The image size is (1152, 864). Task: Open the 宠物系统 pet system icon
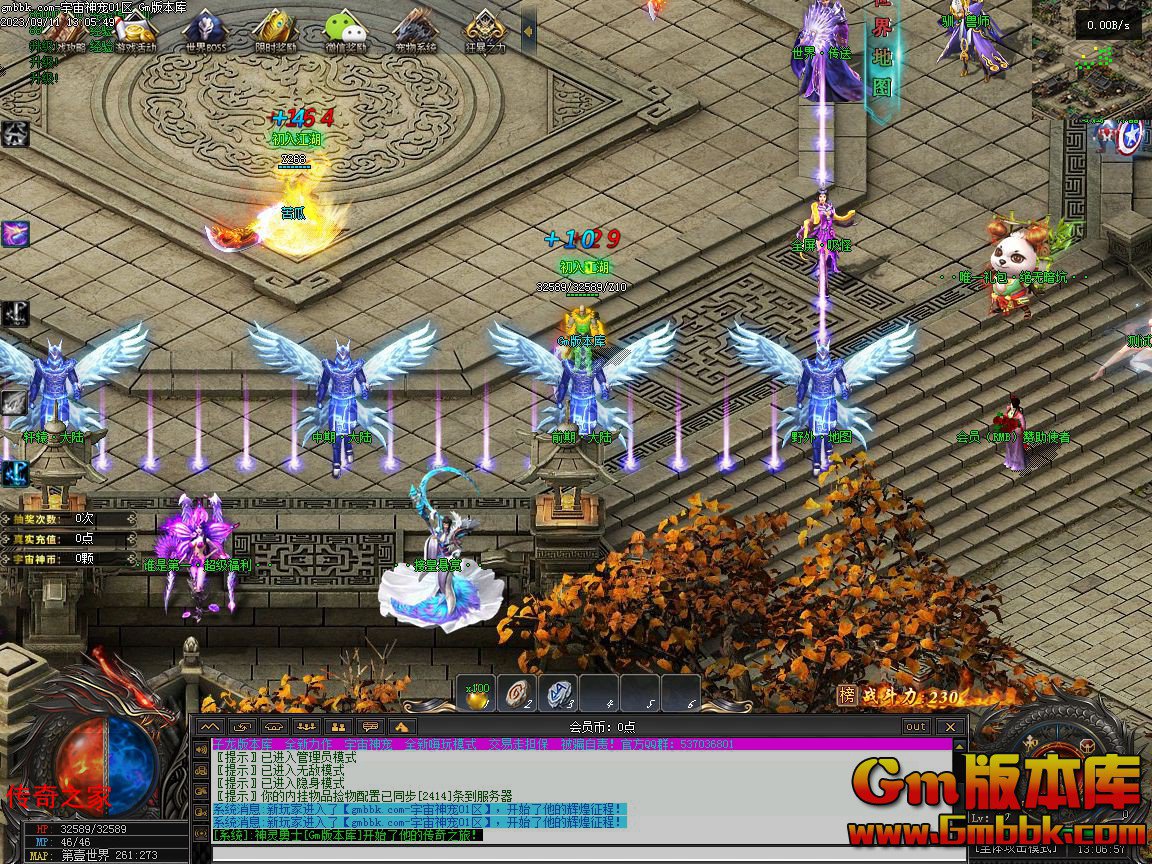point(416,30)
